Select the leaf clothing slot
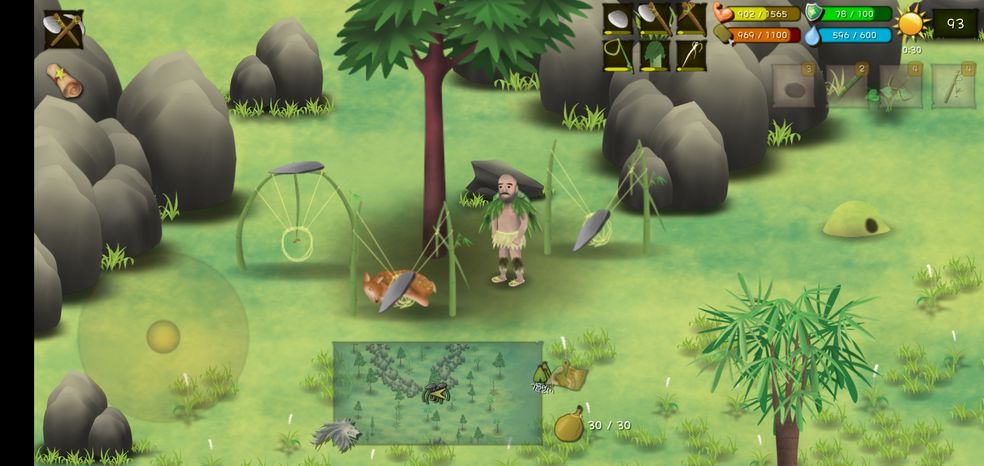The height and width of the screenshot is (466, 984). [x=655, y=55]
